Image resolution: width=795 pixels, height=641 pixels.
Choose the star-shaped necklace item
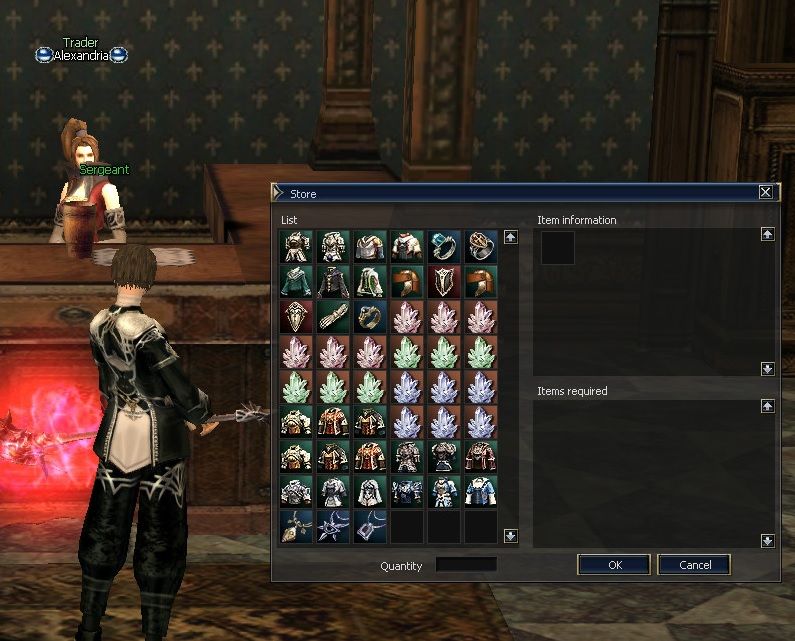pos(333,527)
